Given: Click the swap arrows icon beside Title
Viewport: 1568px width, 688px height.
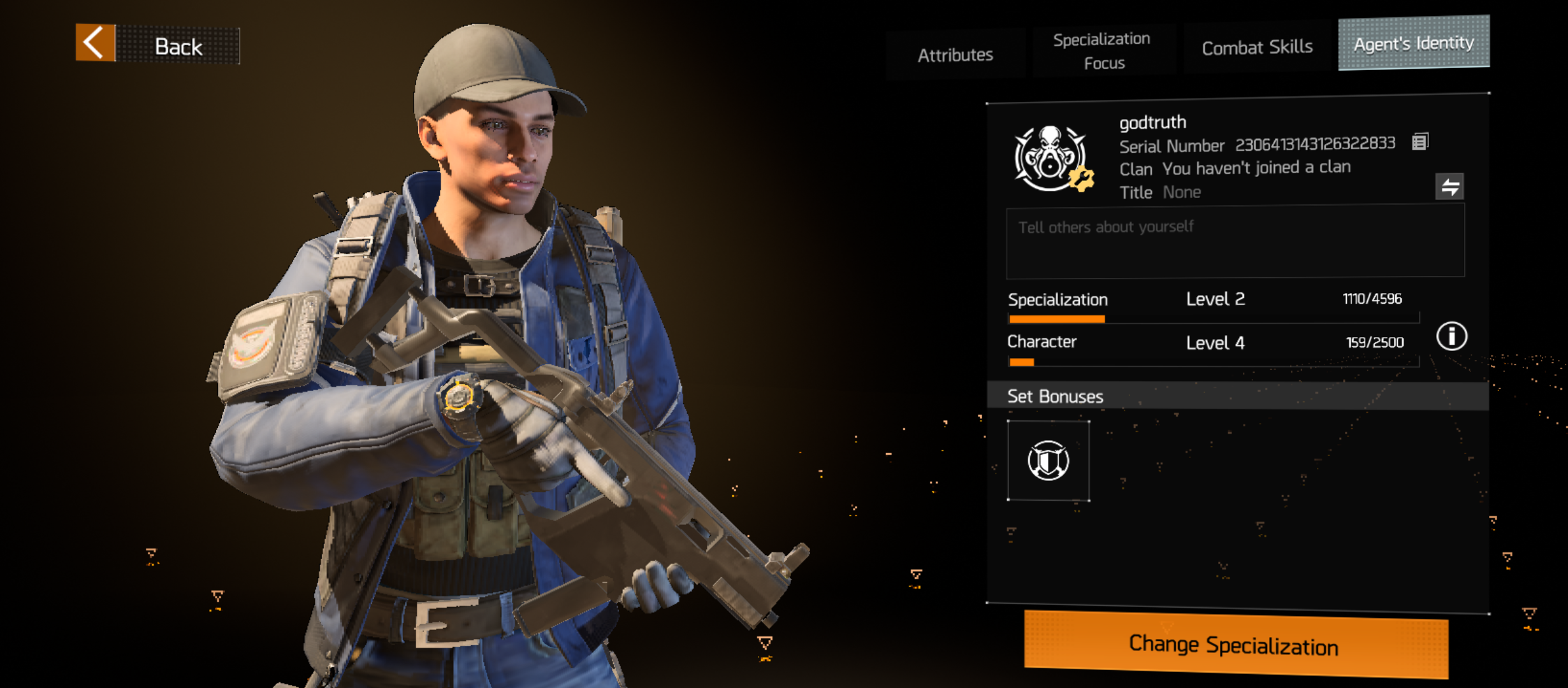Looking at the screenshot, I should click(1449, 187).
